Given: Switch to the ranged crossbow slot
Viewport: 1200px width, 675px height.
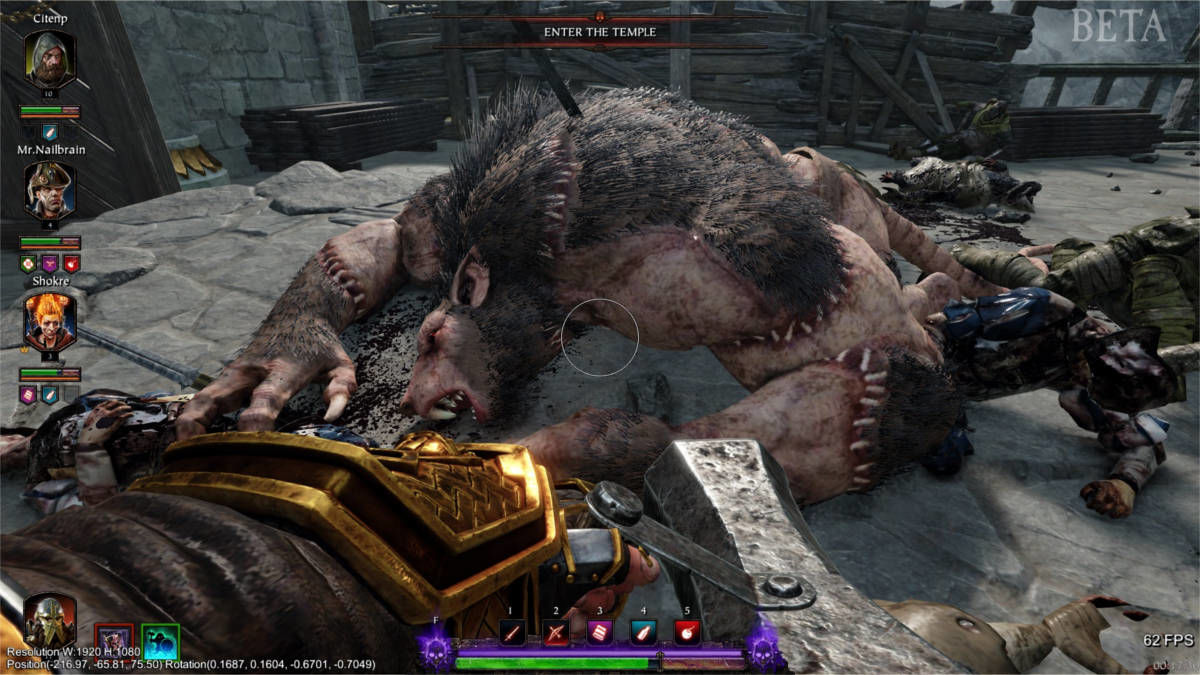Looking at the screenshot, I should point(555,632).
